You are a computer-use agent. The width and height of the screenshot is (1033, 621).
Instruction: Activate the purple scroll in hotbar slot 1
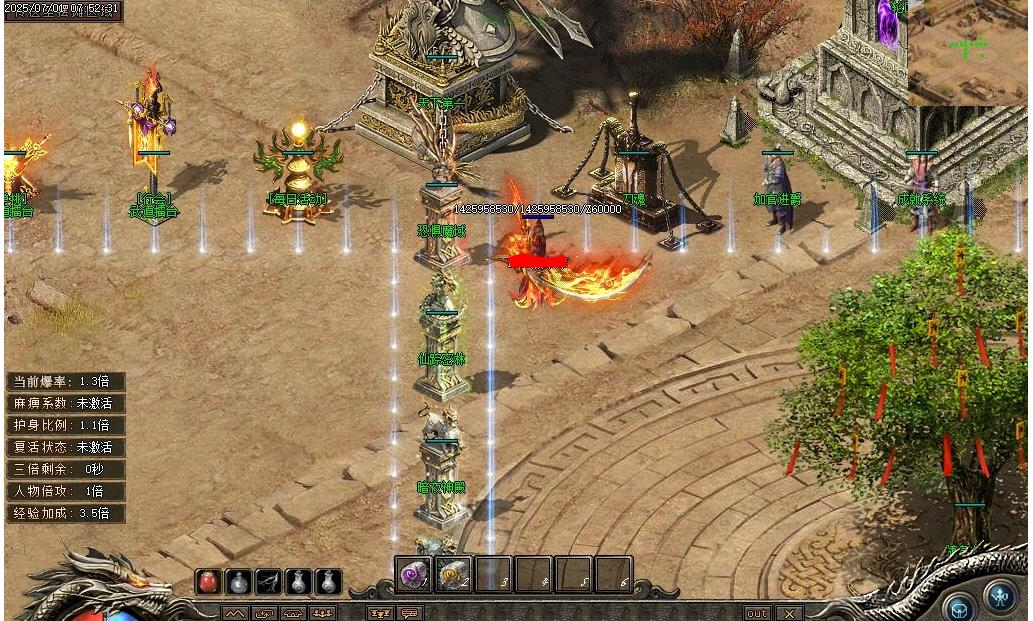coord(413,575)
